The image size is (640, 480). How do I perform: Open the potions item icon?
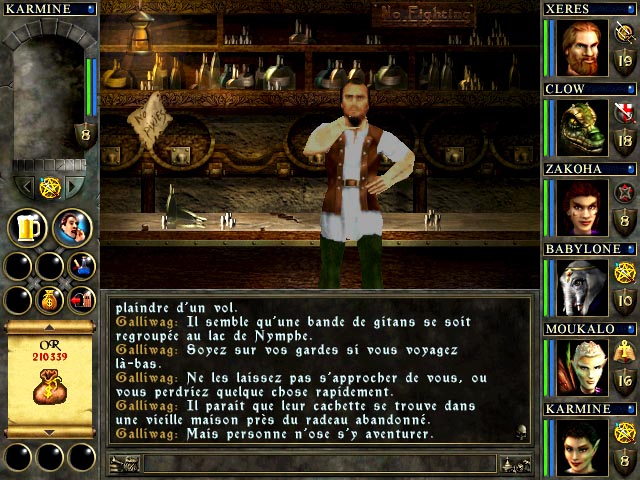point(79,265)
